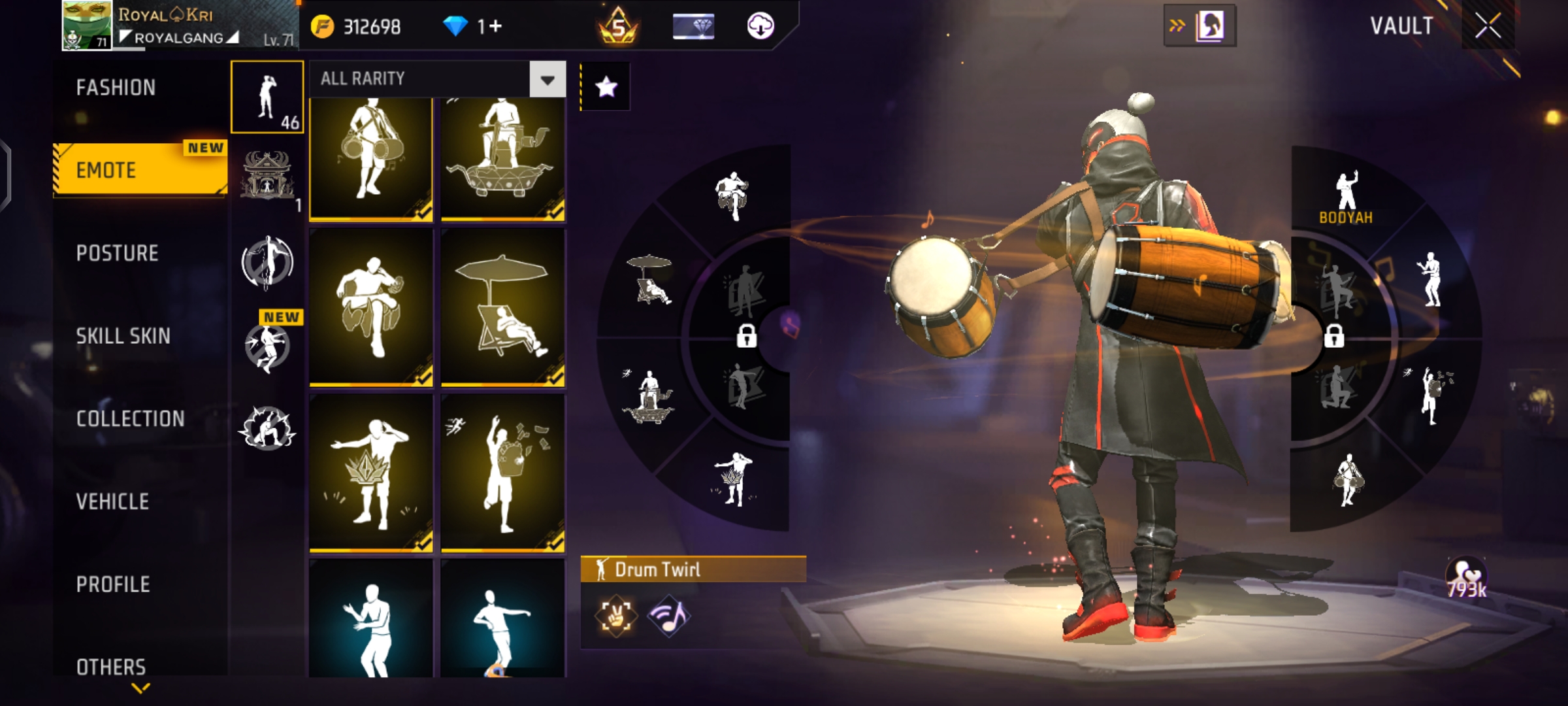1568x706 pixels.
Task: Toggle the star favorites filter
Action: click(x=606, y=87)
